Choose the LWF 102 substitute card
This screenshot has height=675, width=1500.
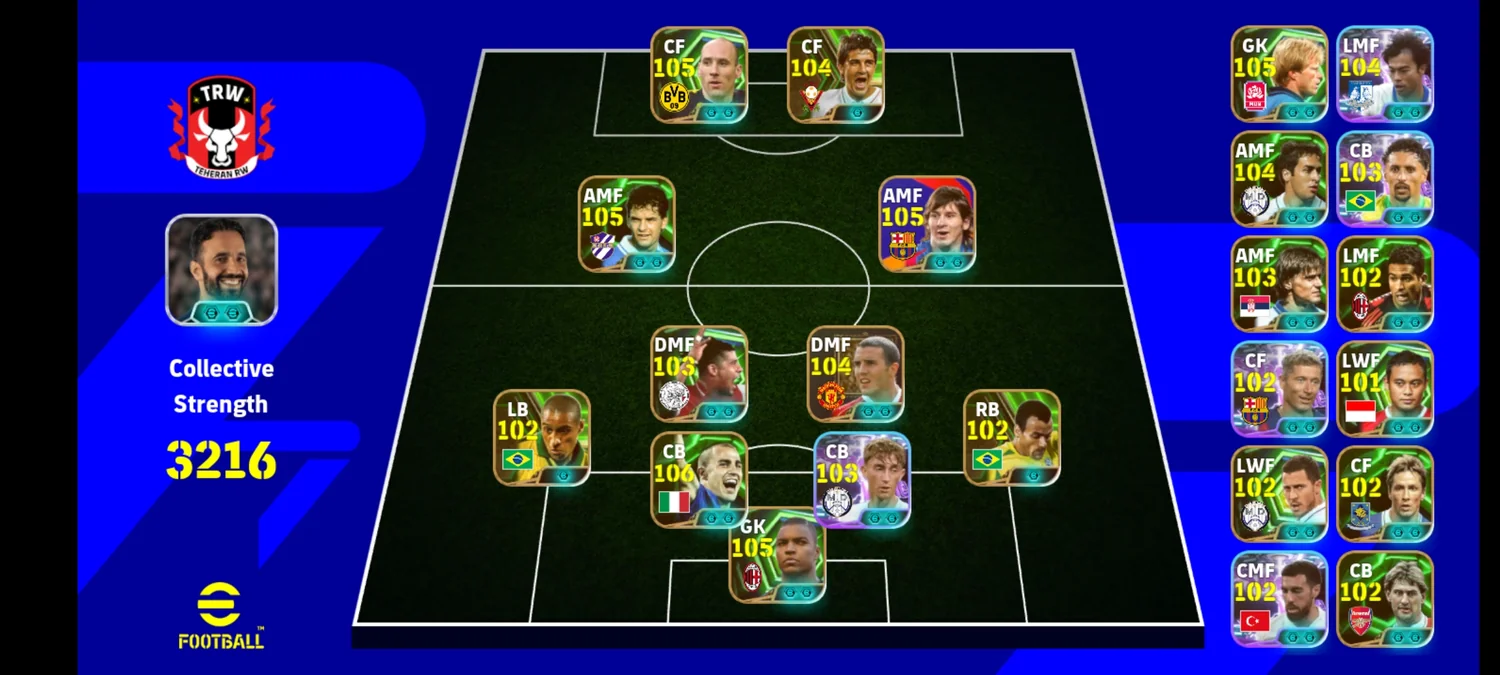pyautogui.click(x=1279, y=494)
